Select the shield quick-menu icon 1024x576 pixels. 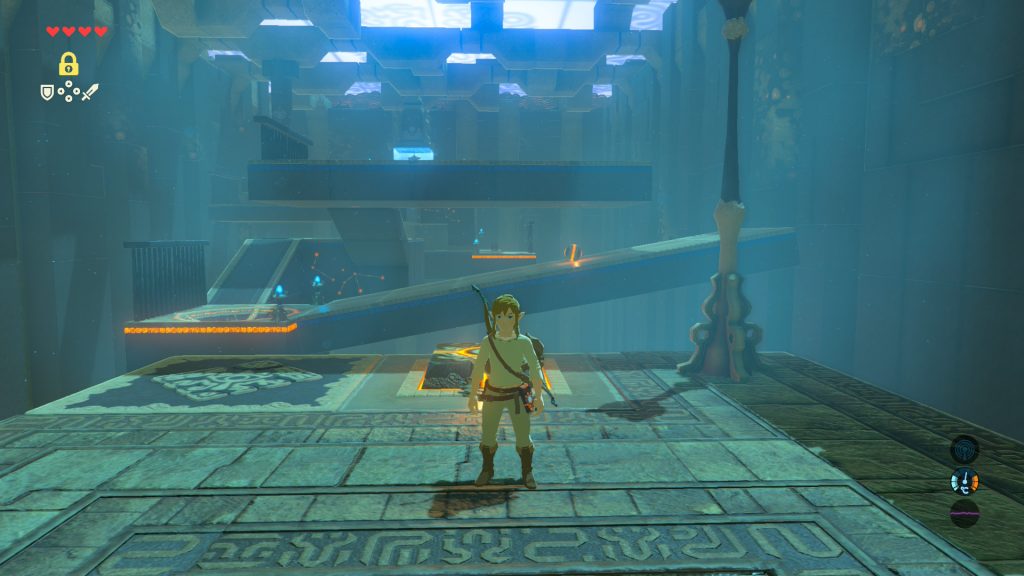(46, 92)
